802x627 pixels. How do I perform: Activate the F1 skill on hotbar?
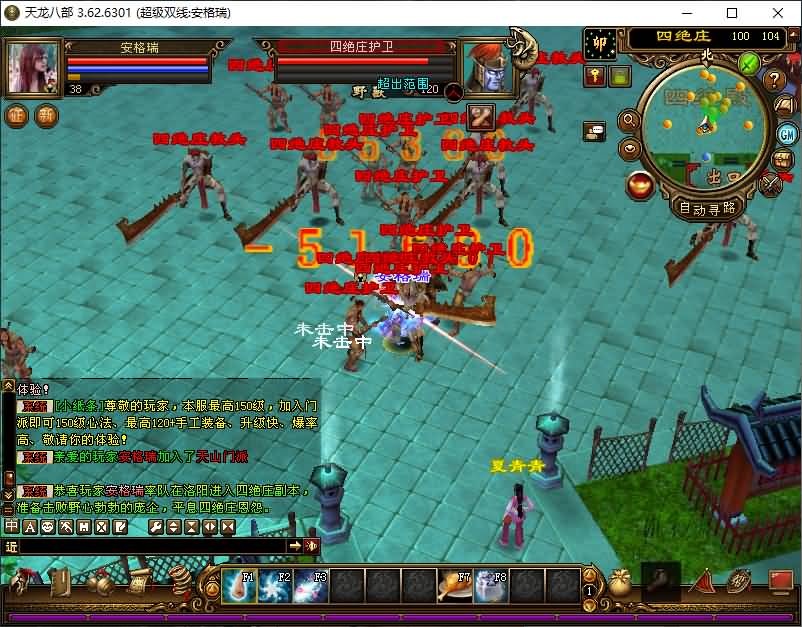[238, 586]
